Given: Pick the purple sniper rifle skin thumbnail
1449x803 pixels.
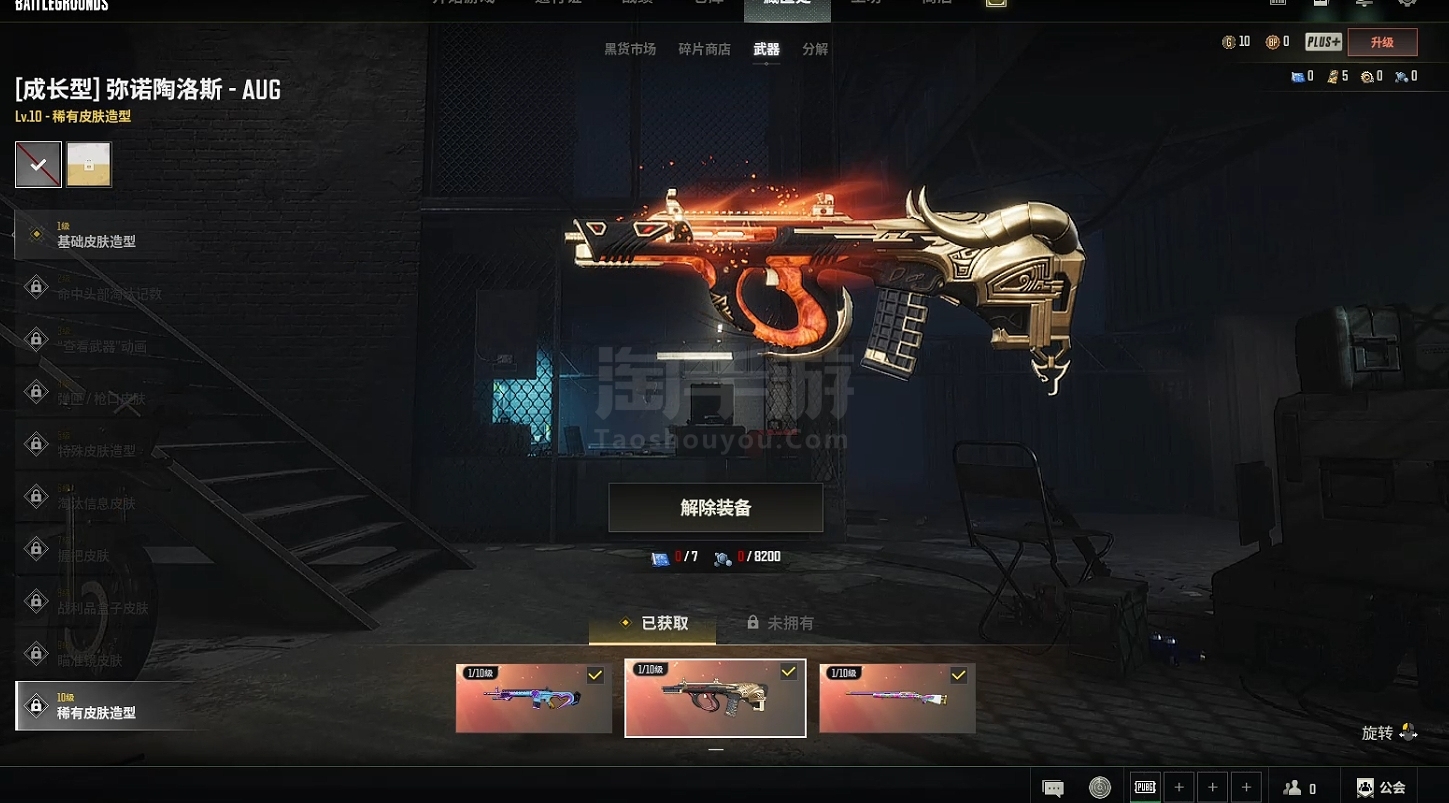Looking at the screenshot, I should [x=897, y=698].
